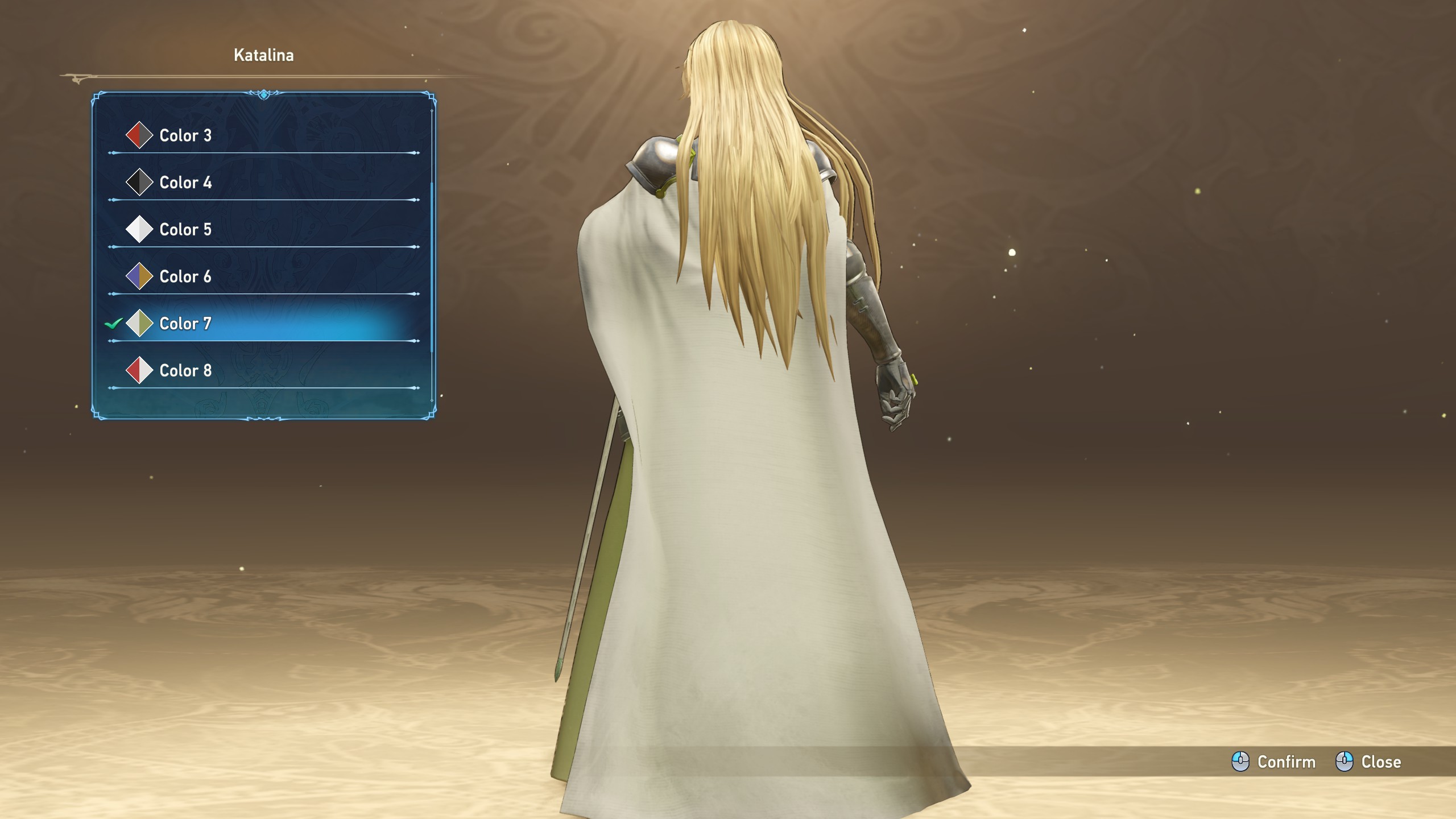Select the highlighted Color 7 entry
Screen dimensions: 1456x819
click(185, 324)
